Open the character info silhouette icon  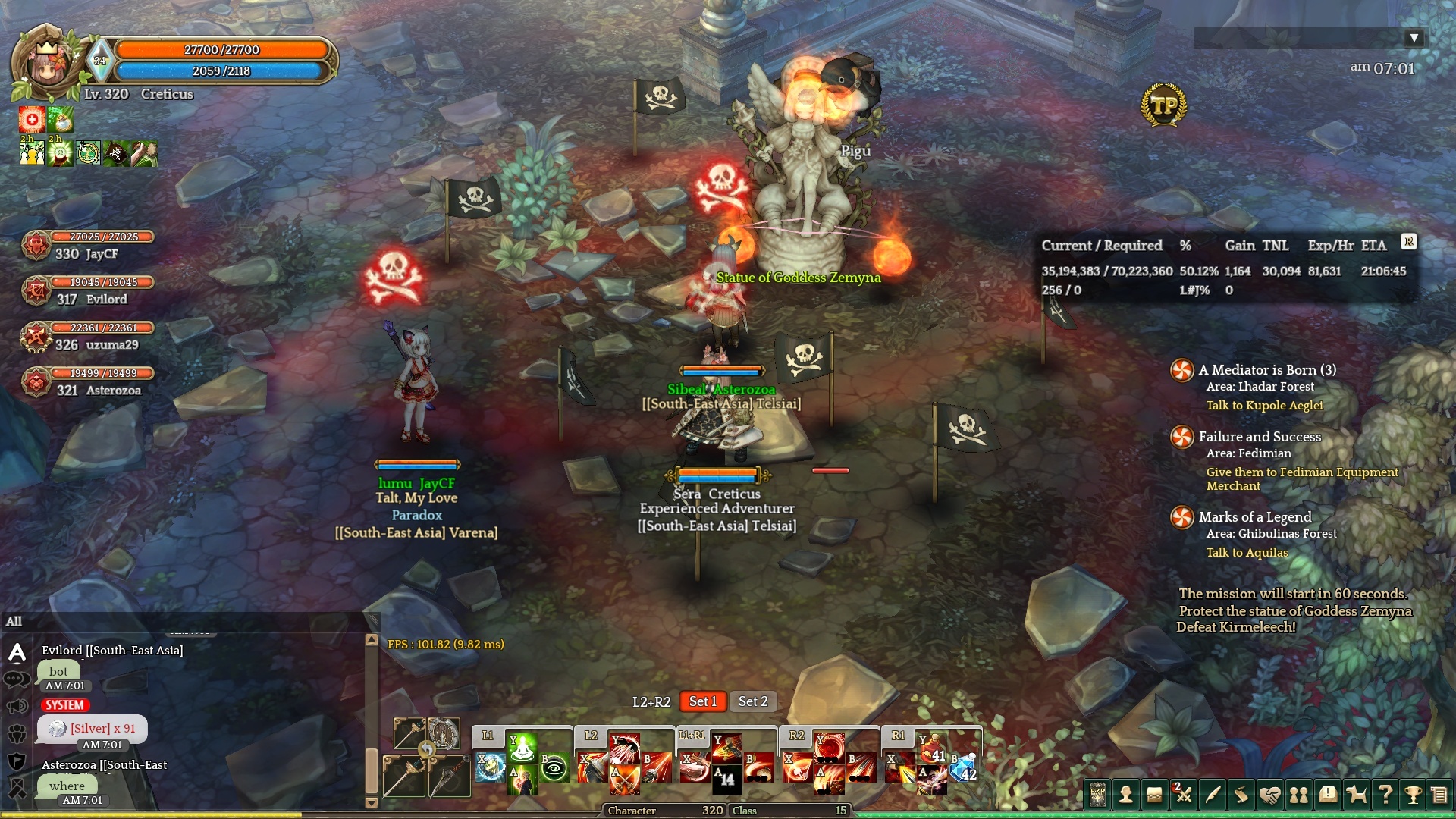coord(1126,795)
